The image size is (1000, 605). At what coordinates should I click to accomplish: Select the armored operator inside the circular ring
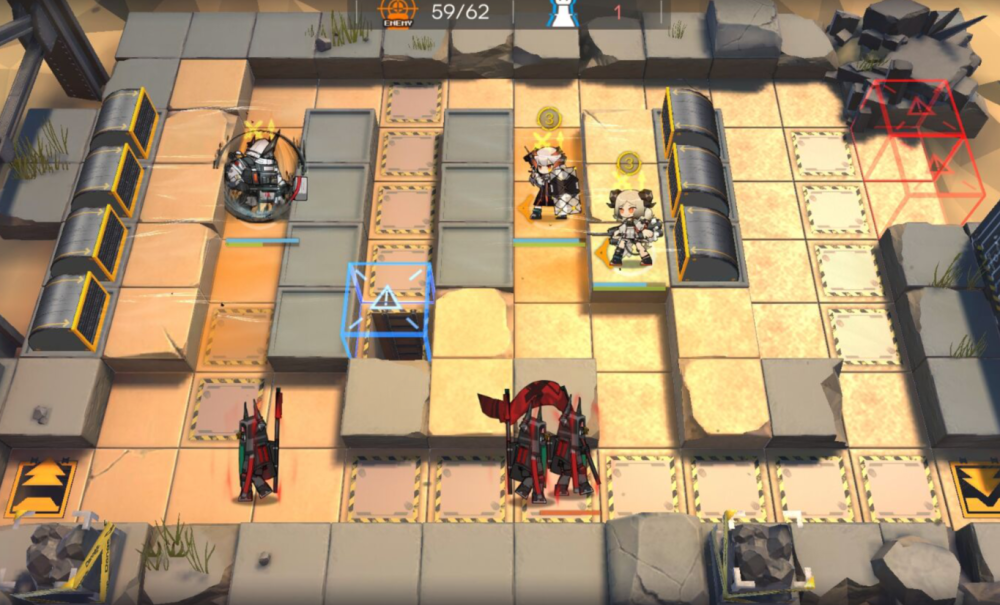pyautogui.click(x=260, y=178)
